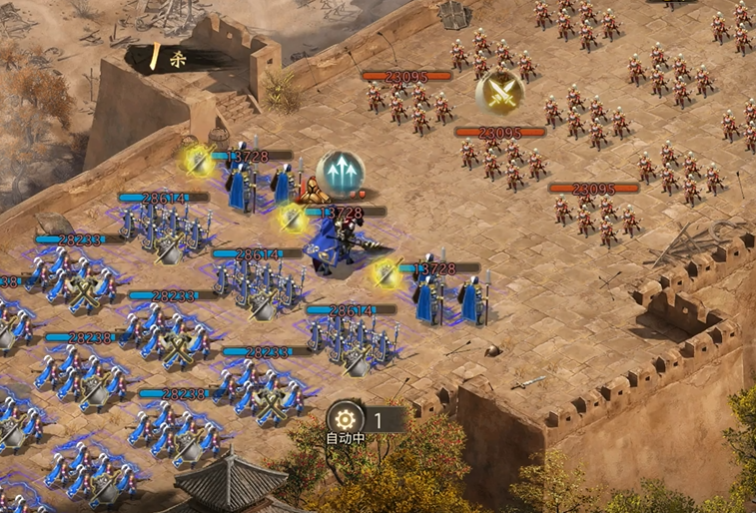
Task: Toggle the auto-battle gear button
Action: click(x=346, y=418)
